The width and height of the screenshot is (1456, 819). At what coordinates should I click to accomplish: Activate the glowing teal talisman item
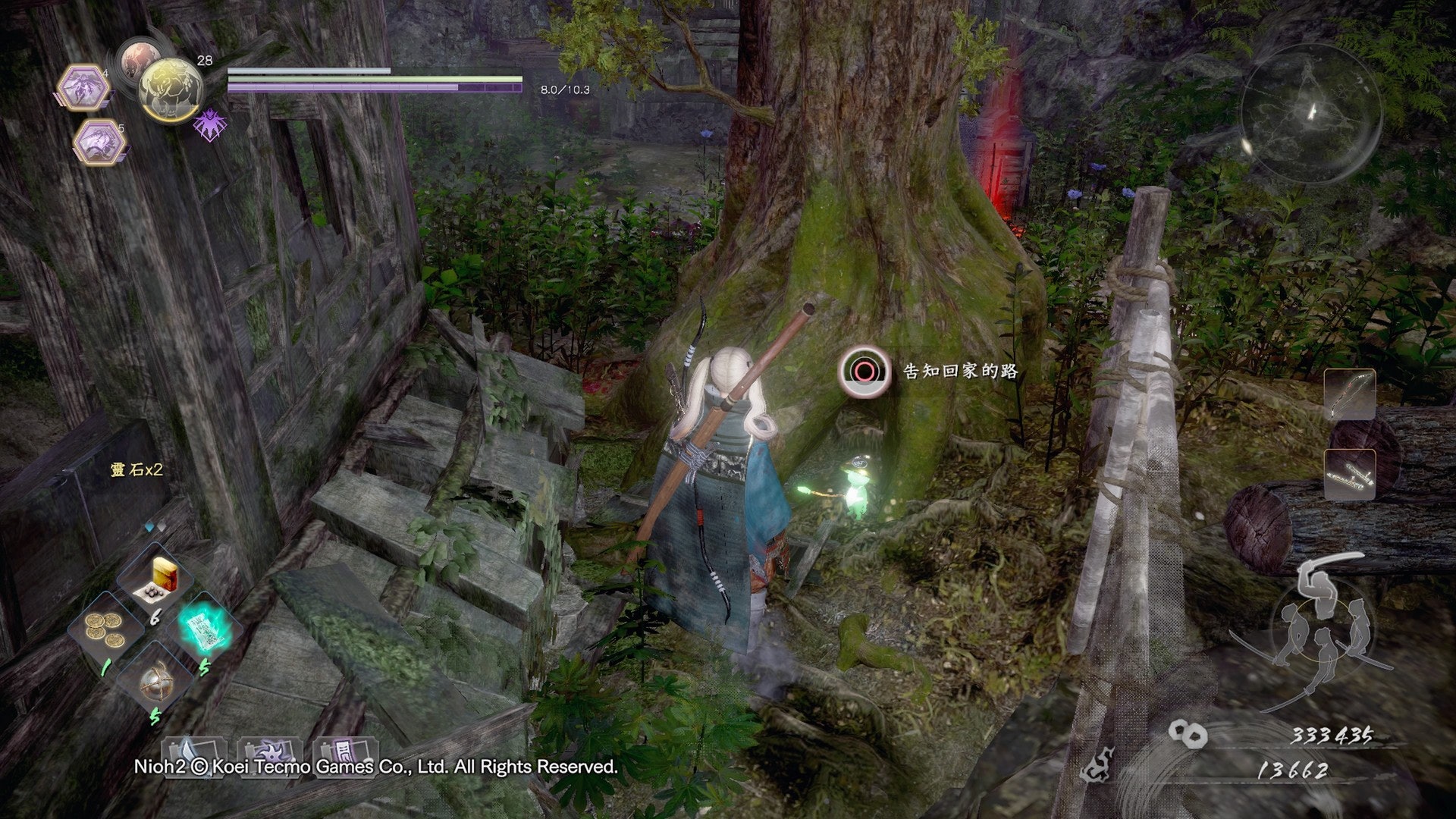[x=205, y=626]
